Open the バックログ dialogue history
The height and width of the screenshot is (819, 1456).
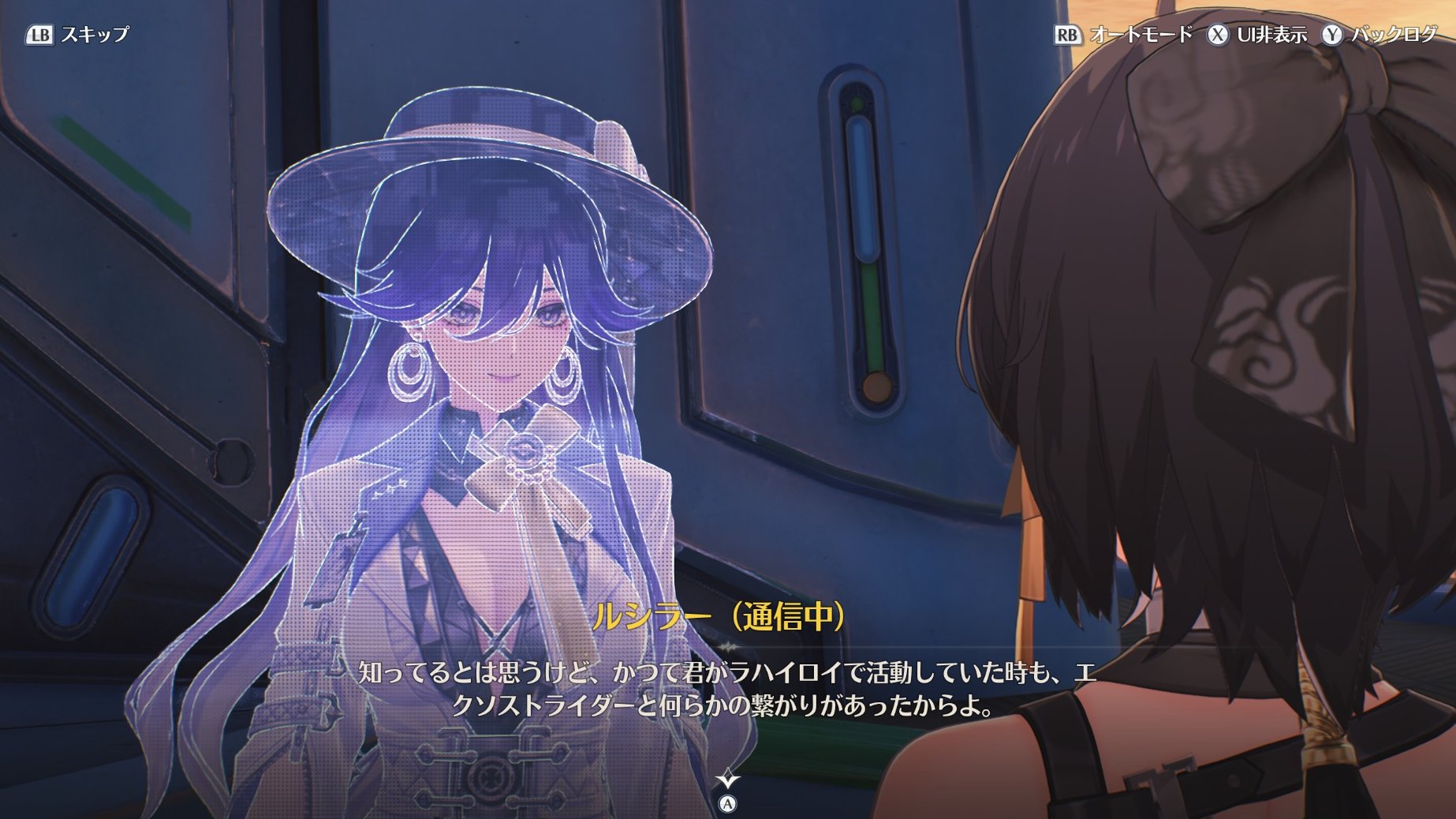[1379, 35]
